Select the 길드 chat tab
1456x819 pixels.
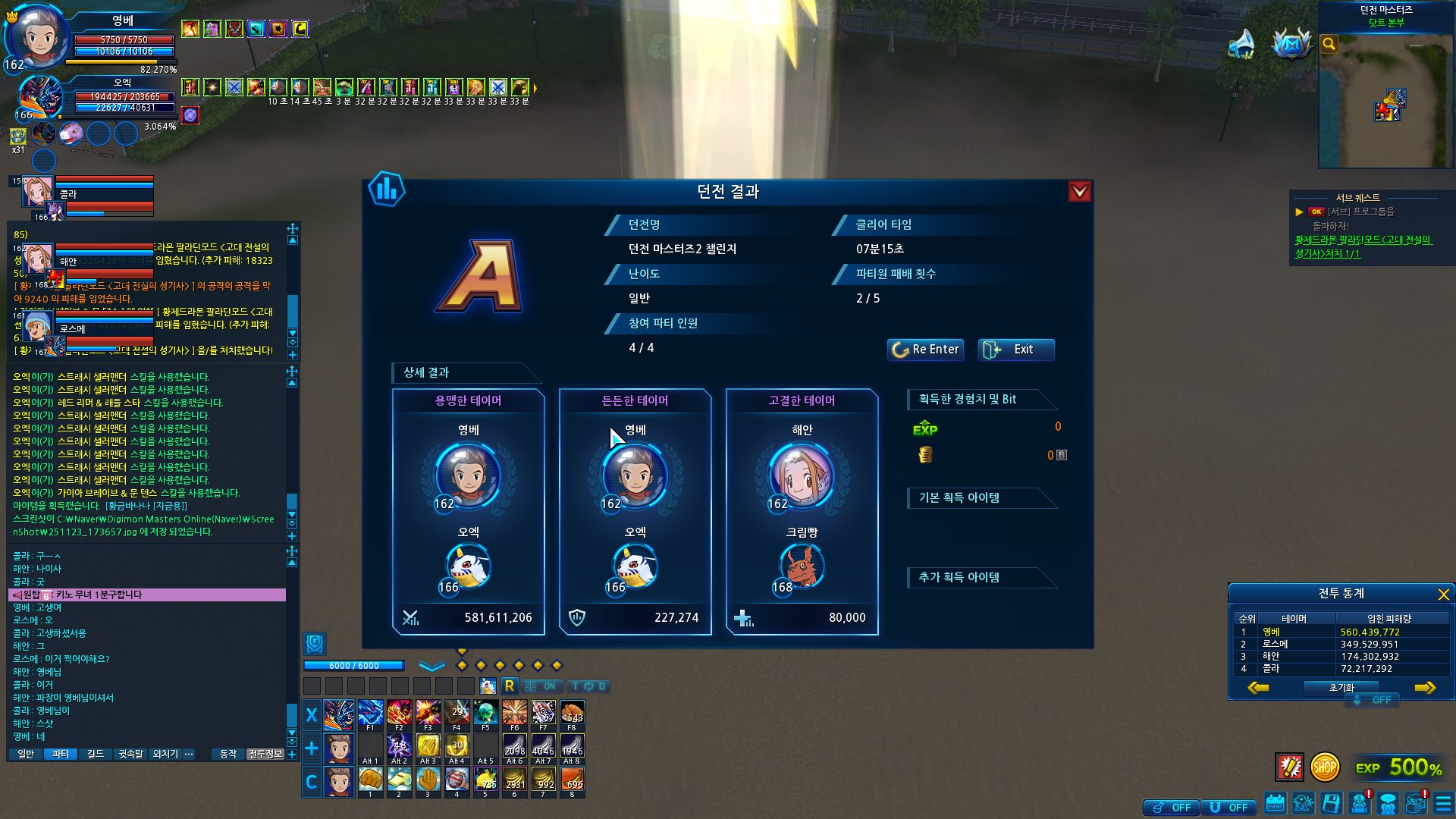tap(95, 754)
